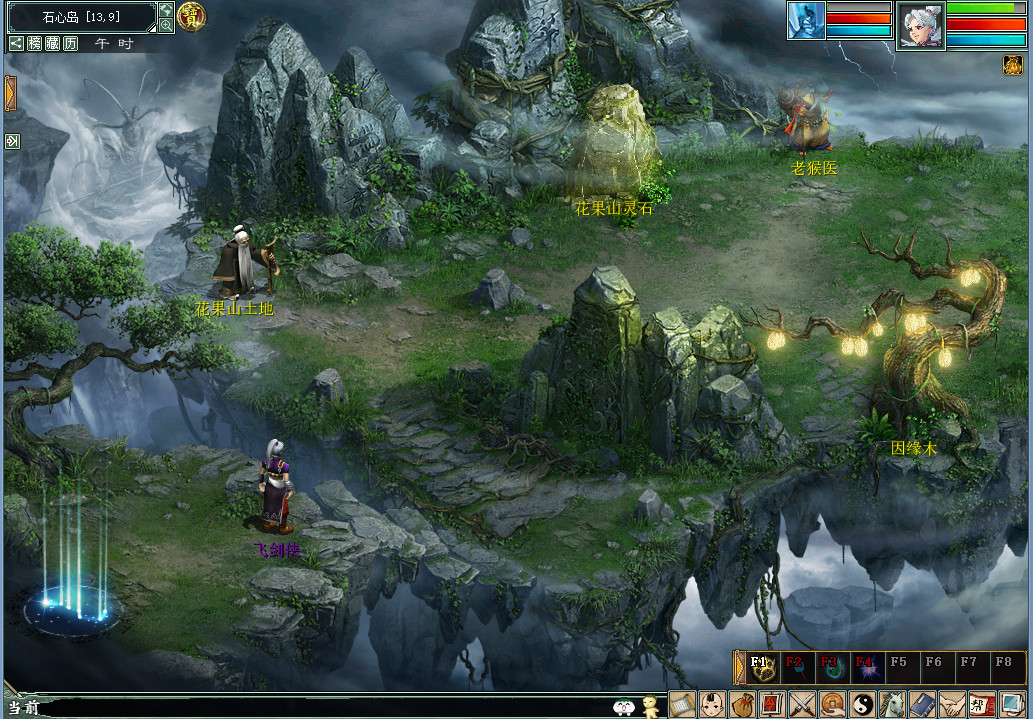Open the 藏 collection button
The height and width of the screenshot is (719, 1033).
click(53, 43)
